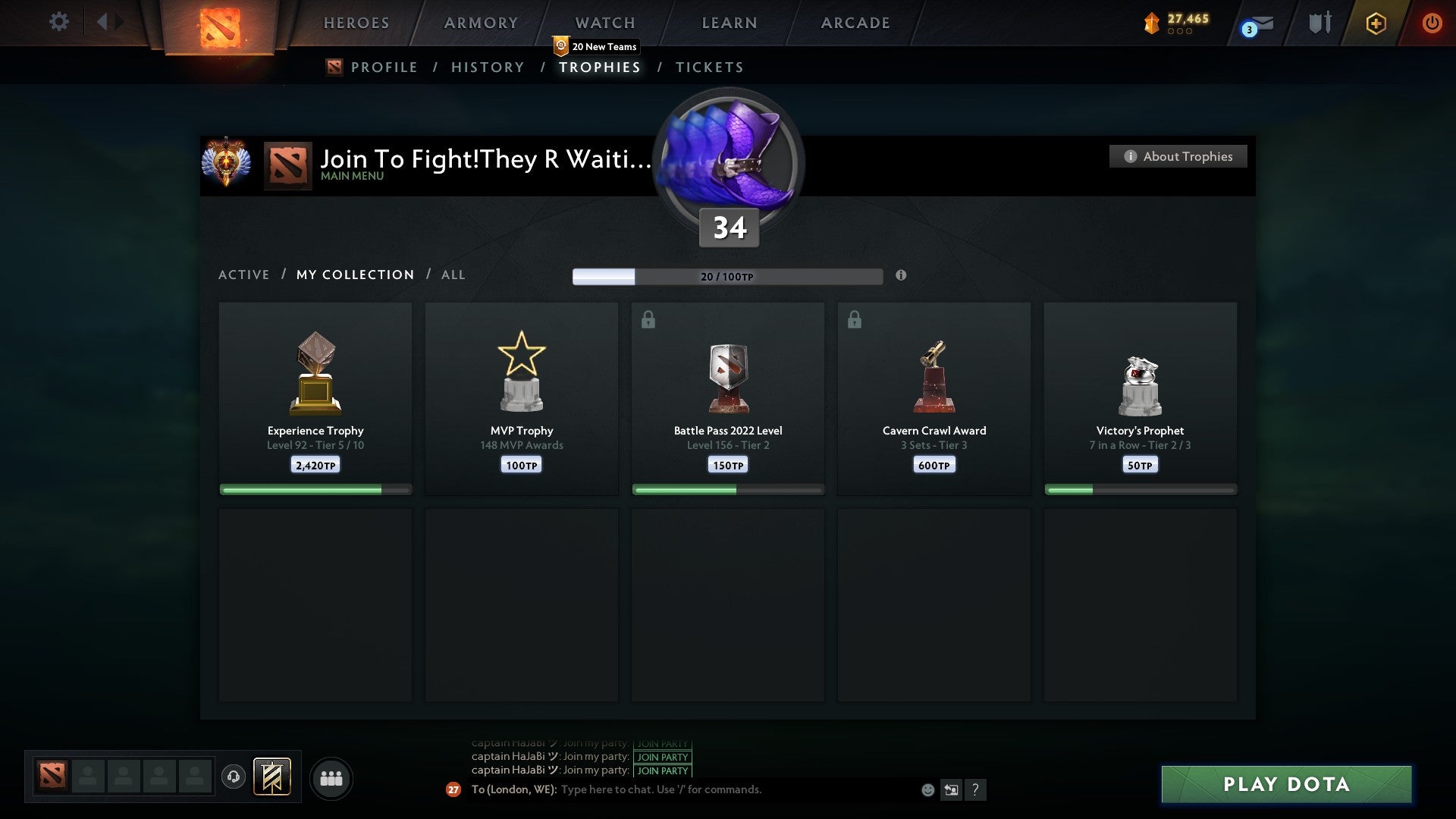Open the chat help question mark
Image resolution: width=1456 pixels, height=819 pixels.
[x=976, y=789]
